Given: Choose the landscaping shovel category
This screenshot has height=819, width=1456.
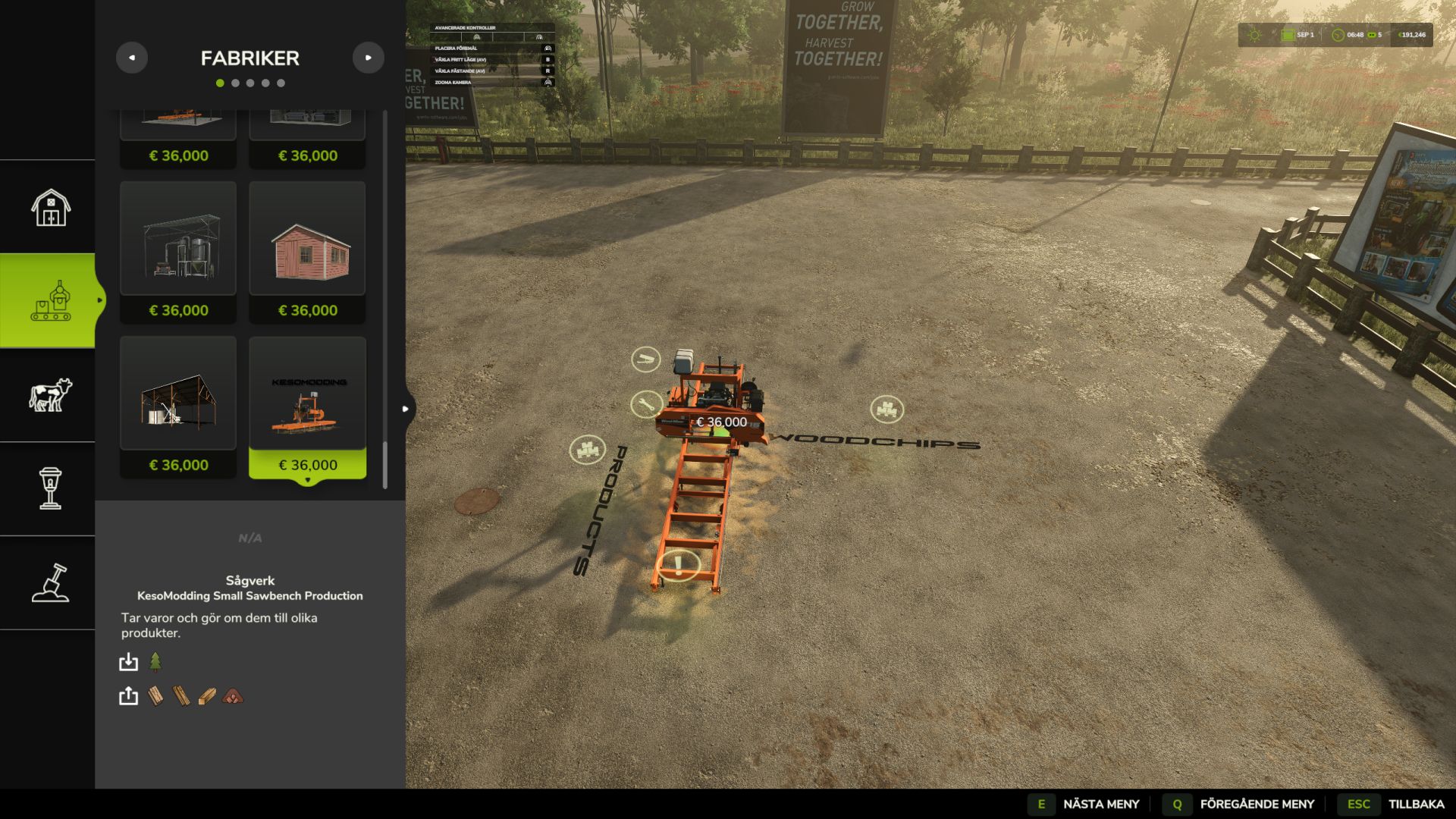Looking at the screenshot, I should (x=50, y=582).
